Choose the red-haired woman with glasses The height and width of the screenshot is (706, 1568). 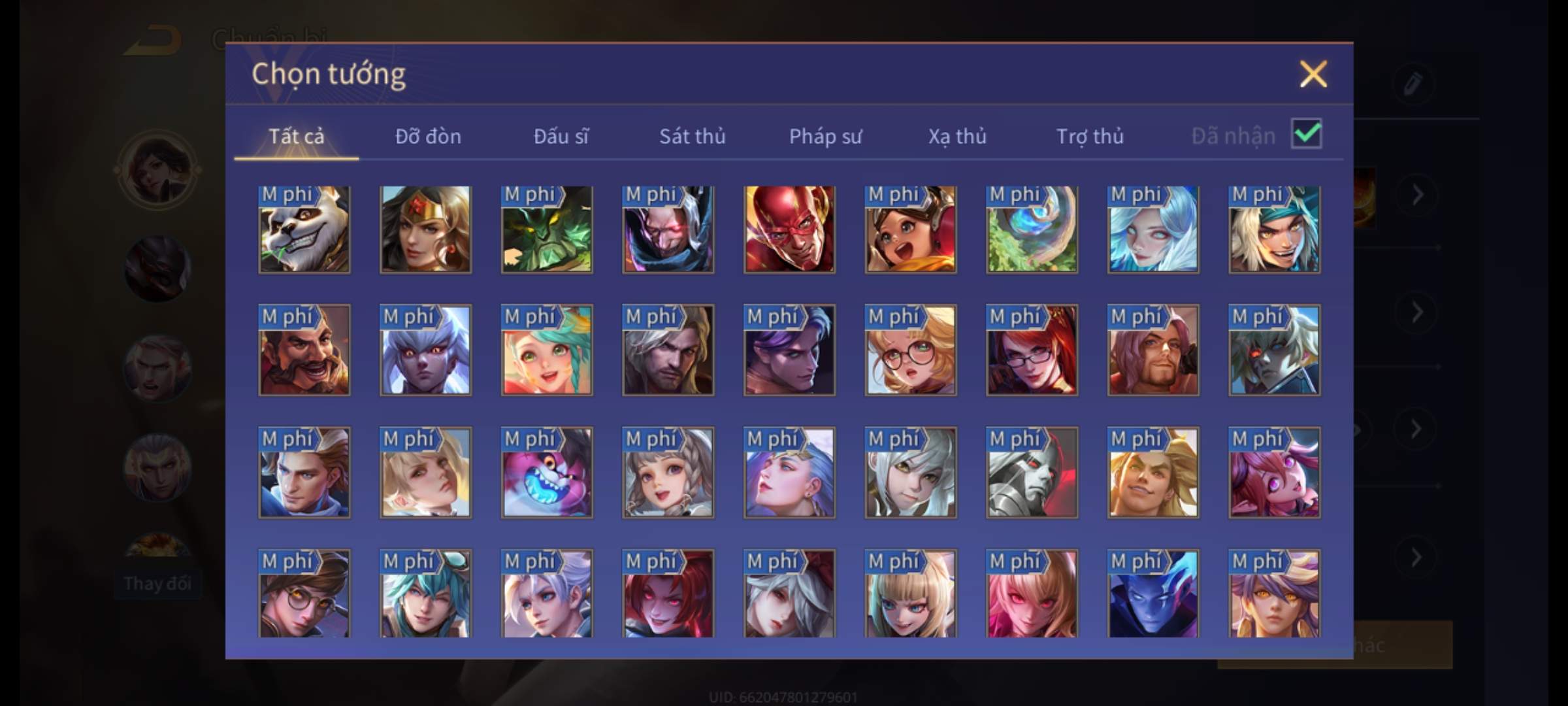(1032, 350)
